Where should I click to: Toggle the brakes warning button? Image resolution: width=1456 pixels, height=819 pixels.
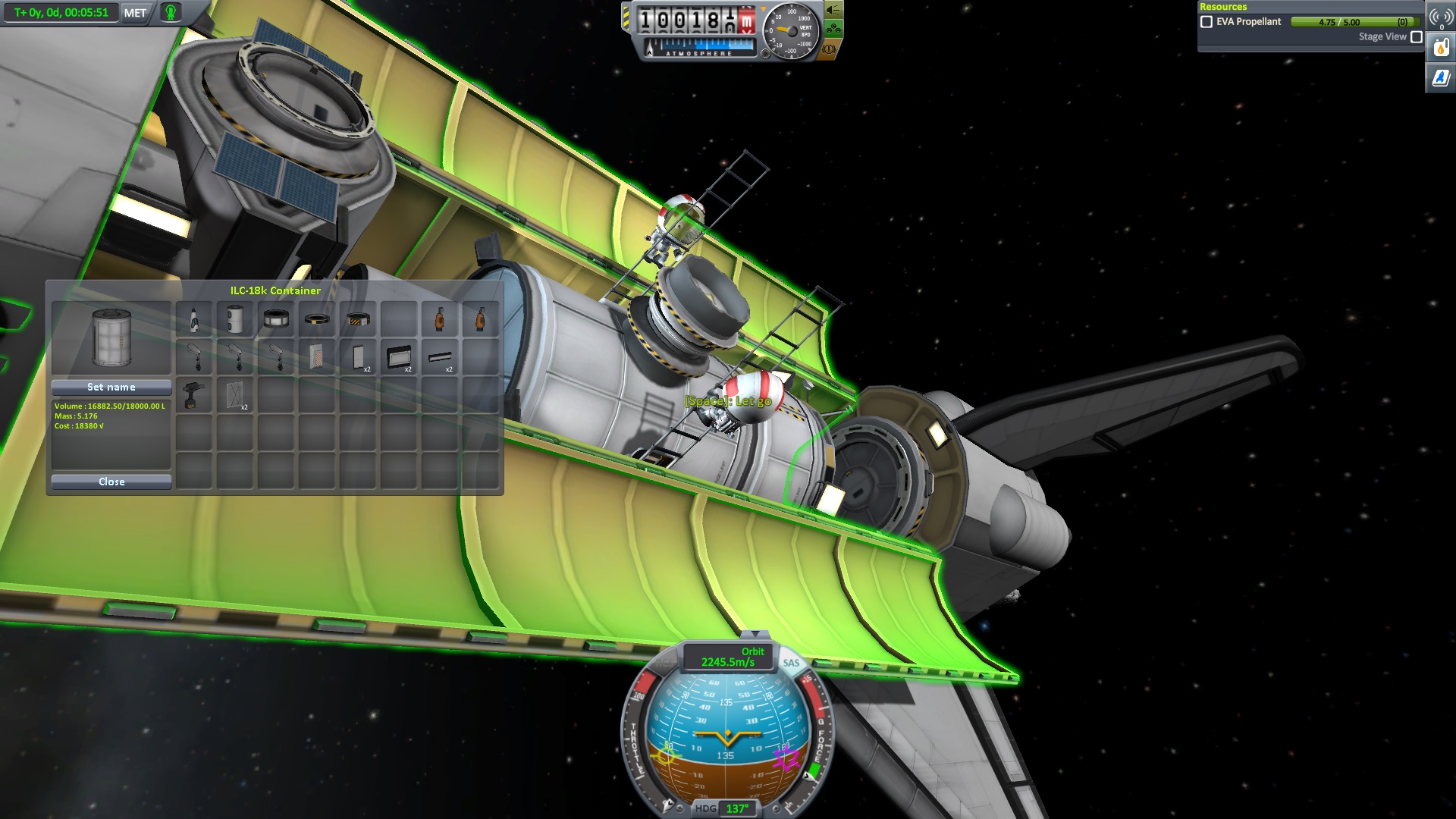pyautogui.click(x=829, y=49)
